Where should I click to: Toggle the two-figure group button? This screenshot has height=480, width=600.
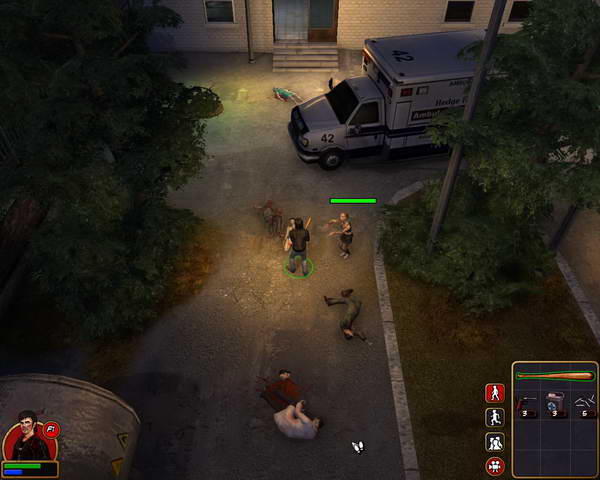(494, 442)
